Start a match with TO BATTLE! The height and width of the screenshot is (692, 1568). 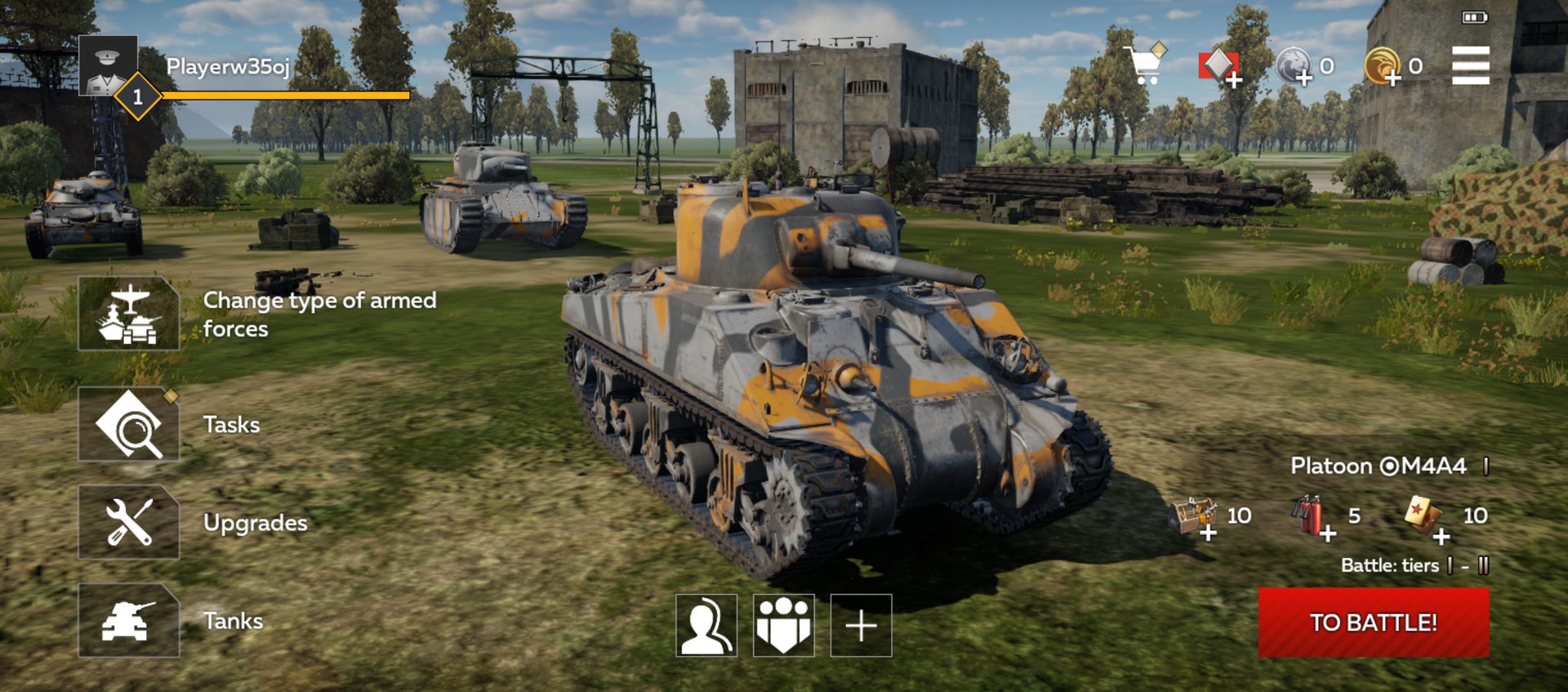tap(1373, 622)
